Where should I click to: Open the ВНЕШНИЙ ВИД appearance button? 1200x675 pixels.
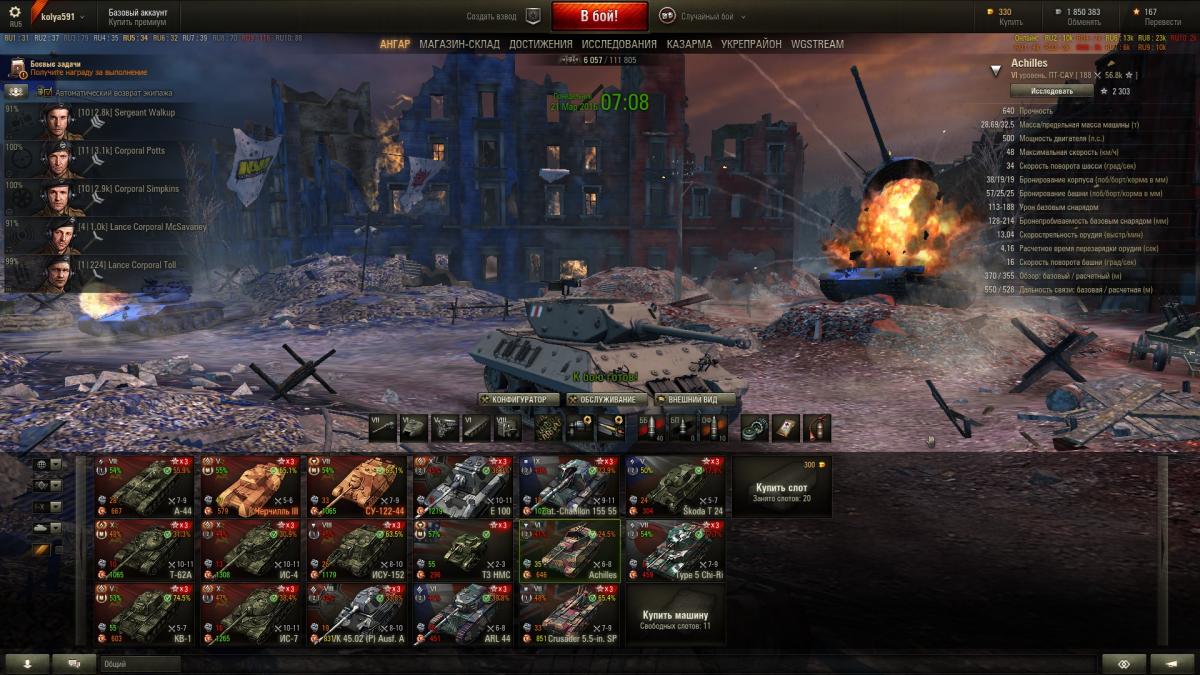click(695, 399)
